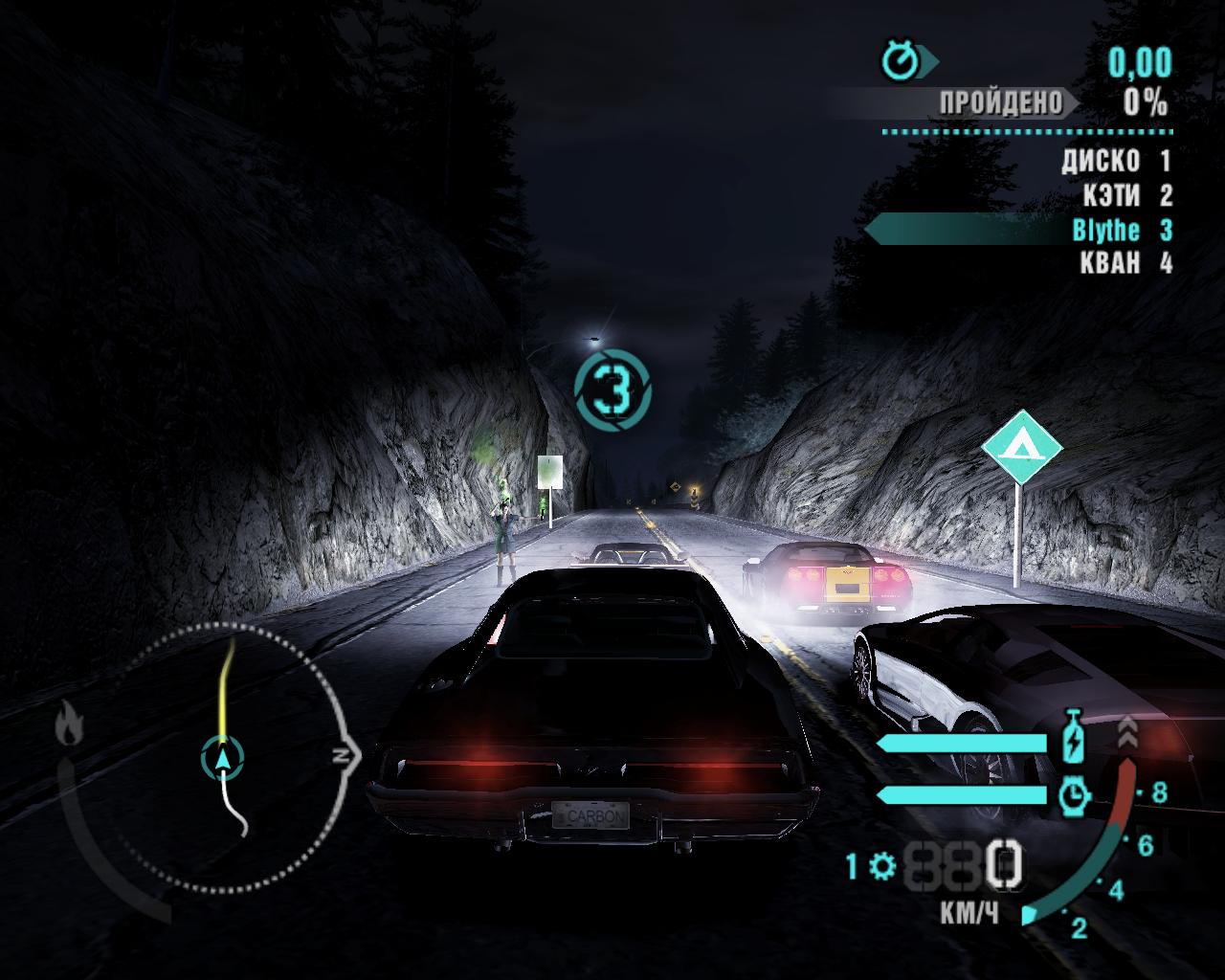The width and height of the screenshot is (1225, 980).
Task: Click the nitrous bottle icon
Action: (1075, 737)
